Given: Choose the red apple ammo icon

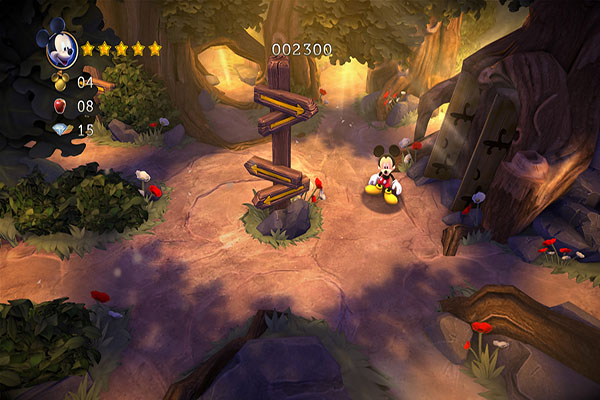Looking at the screenshot, I should point(60,106).
